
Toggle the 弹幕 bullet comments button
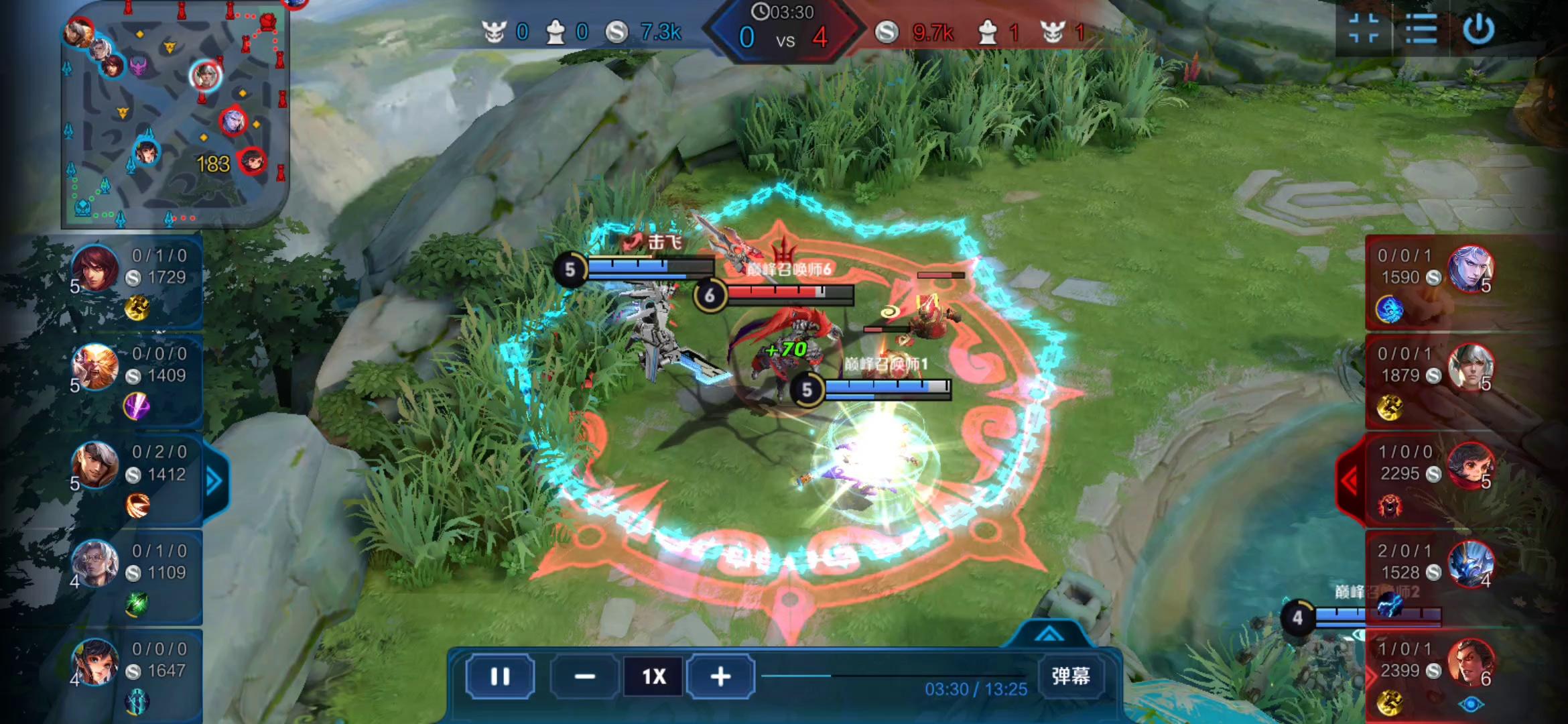[1070, 676]
